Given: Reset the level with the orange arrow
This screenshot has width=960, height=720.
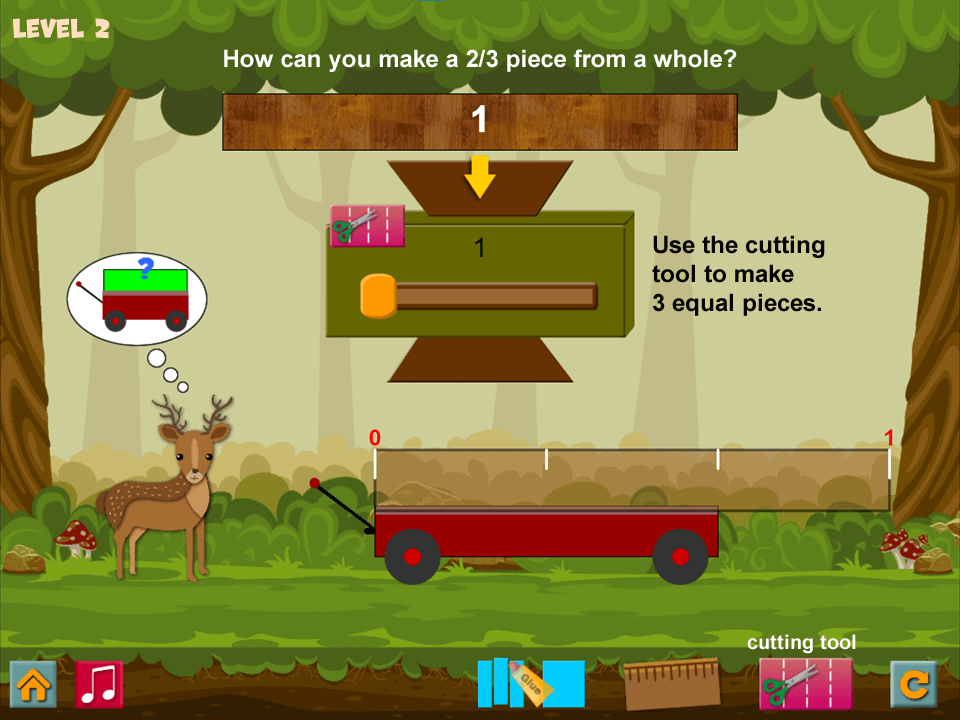Looking at the screenshot, I should [914, 684].
